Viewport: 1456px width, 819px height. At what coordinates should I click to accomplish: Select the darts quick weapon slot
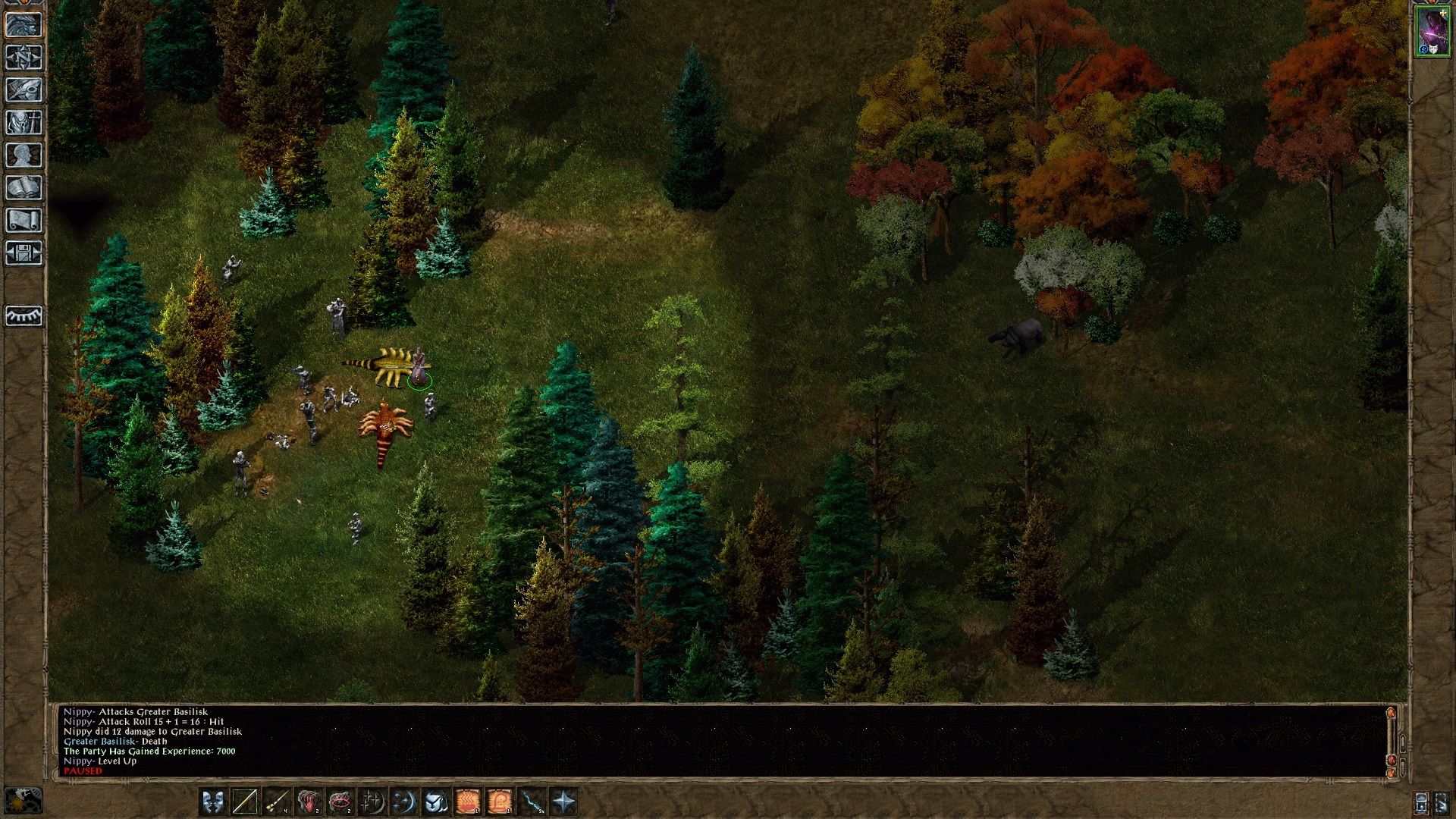tap(276, 802)
